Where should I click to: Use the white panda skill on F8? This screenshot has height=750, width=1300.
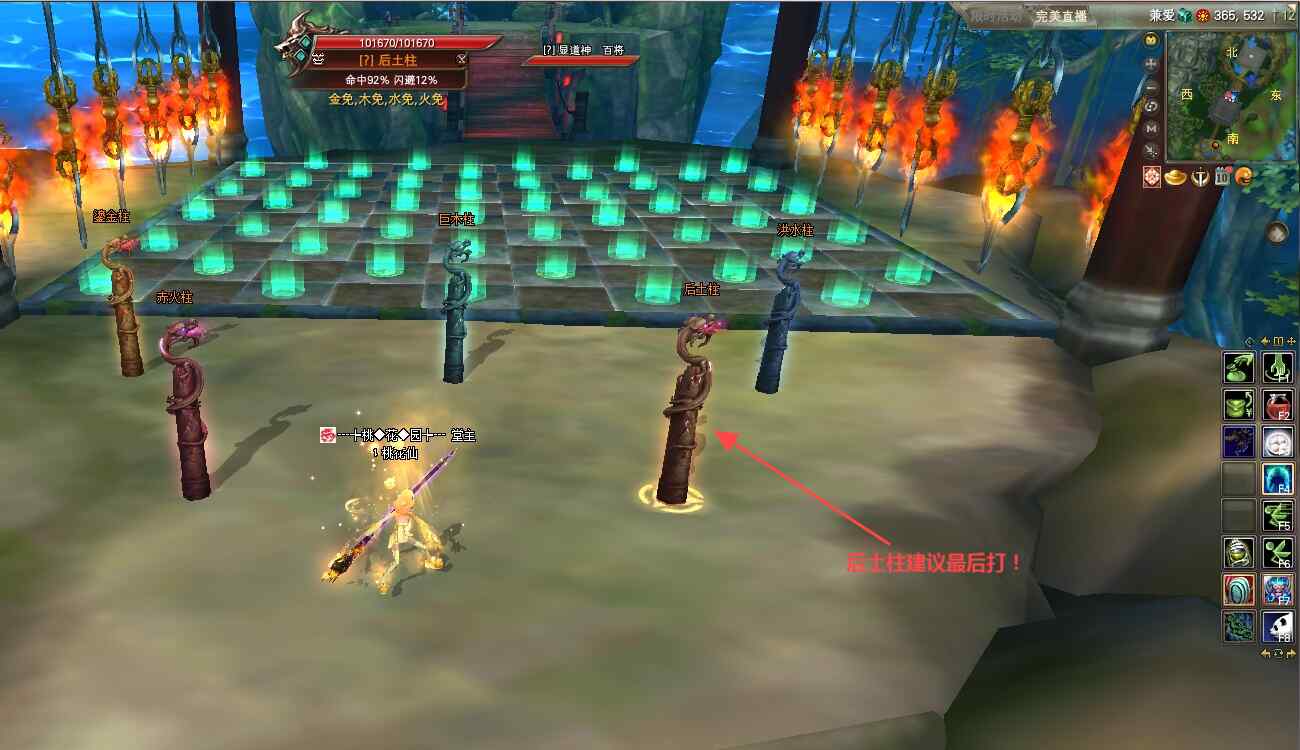tap(1278, 626)
